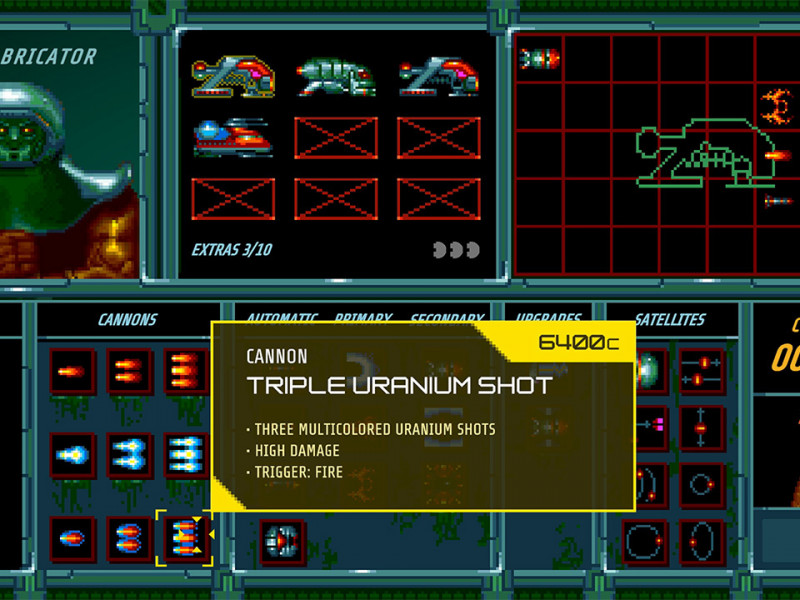Image resolution: width=800 pixels, height=600 pixels.
Task: Select the double uranium shot cannon
Action: tap(130, 539)
